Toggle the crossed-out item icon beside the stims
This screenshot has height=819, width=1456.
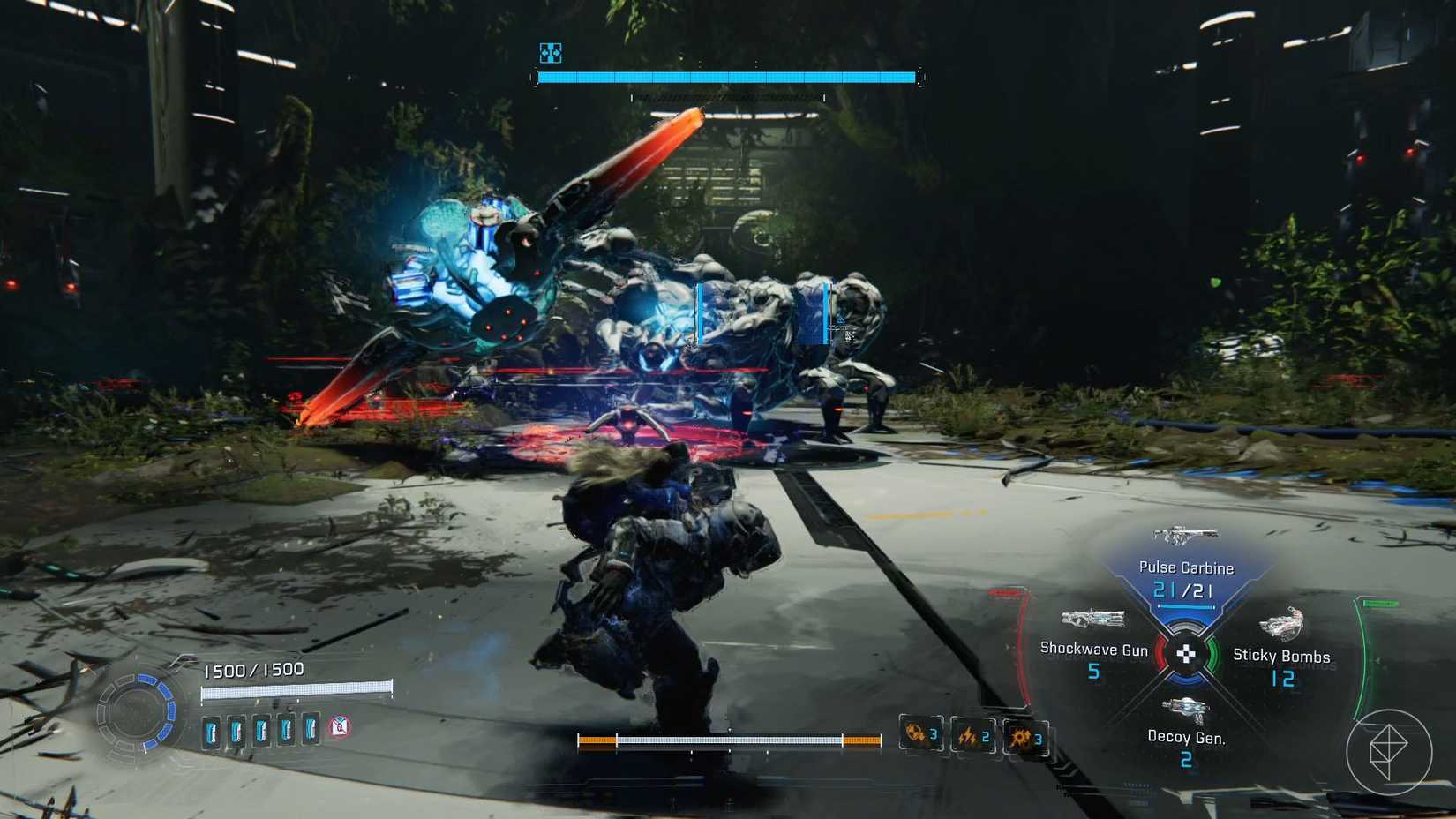click(339, 729)
